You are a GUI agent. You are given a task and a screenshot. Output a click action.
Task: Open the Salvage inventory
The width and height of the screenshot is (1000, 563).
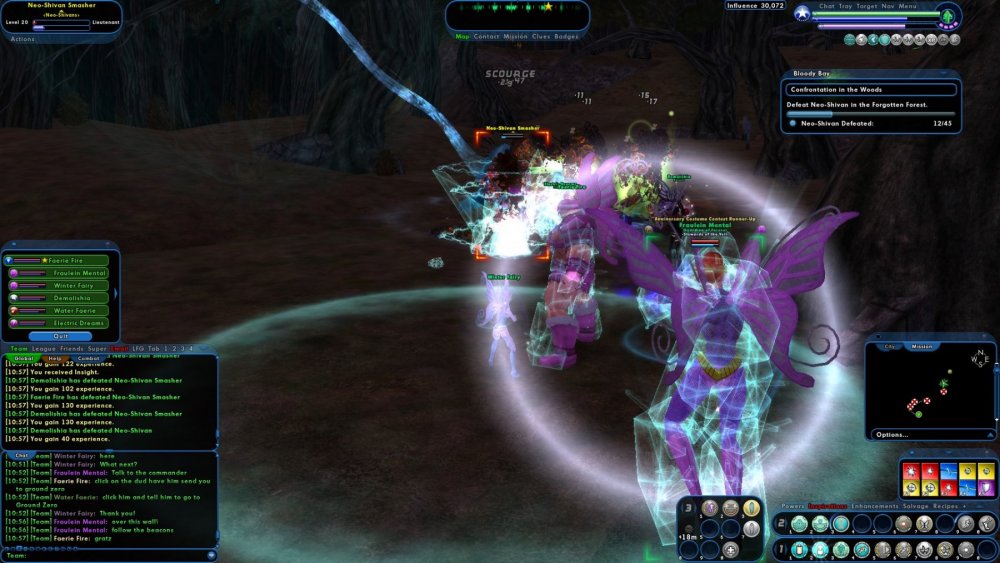(916, 506)
